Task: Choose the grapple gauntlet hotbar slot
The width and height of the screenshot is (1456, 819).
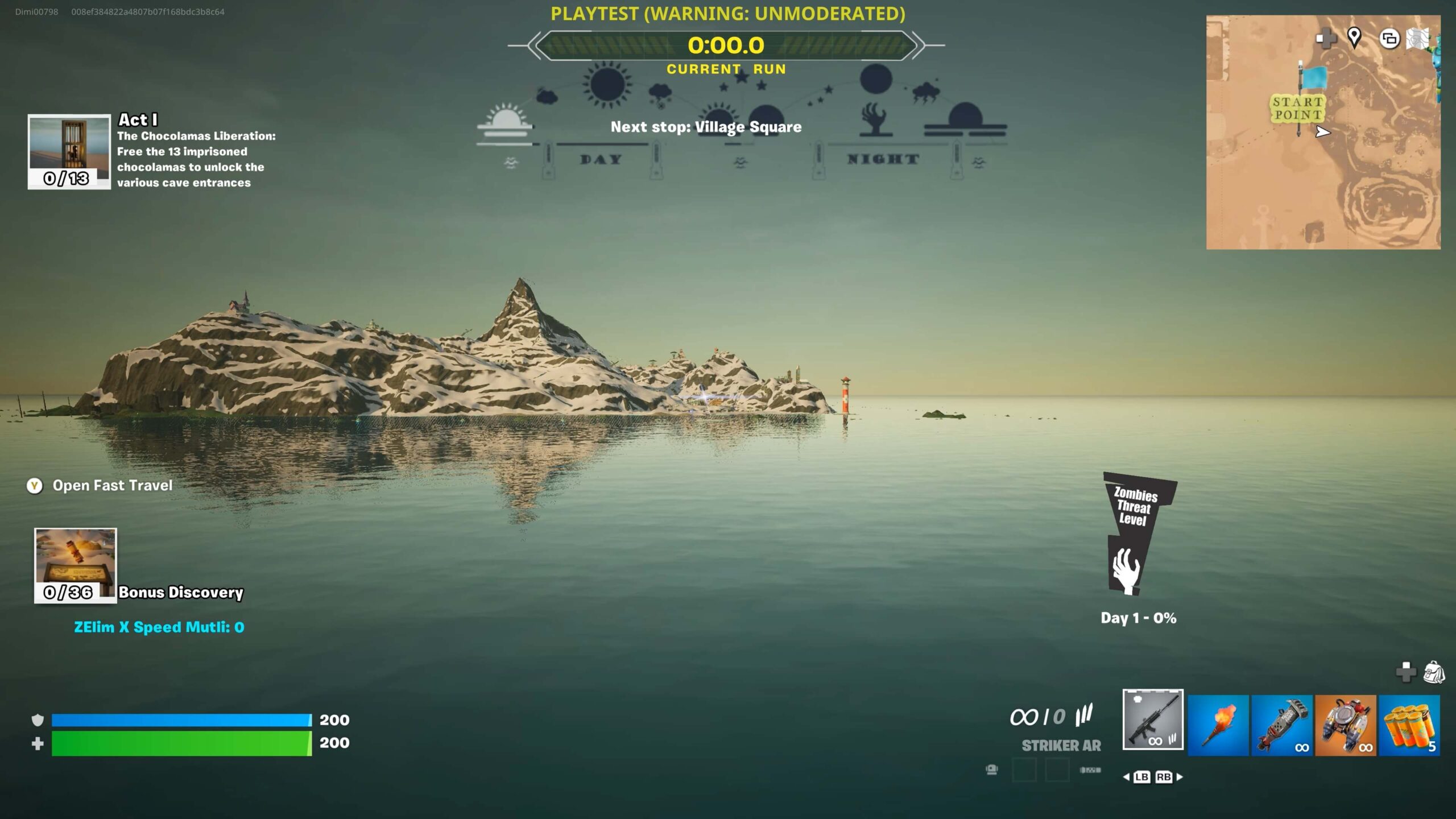Action: [x=1281, y=725]
